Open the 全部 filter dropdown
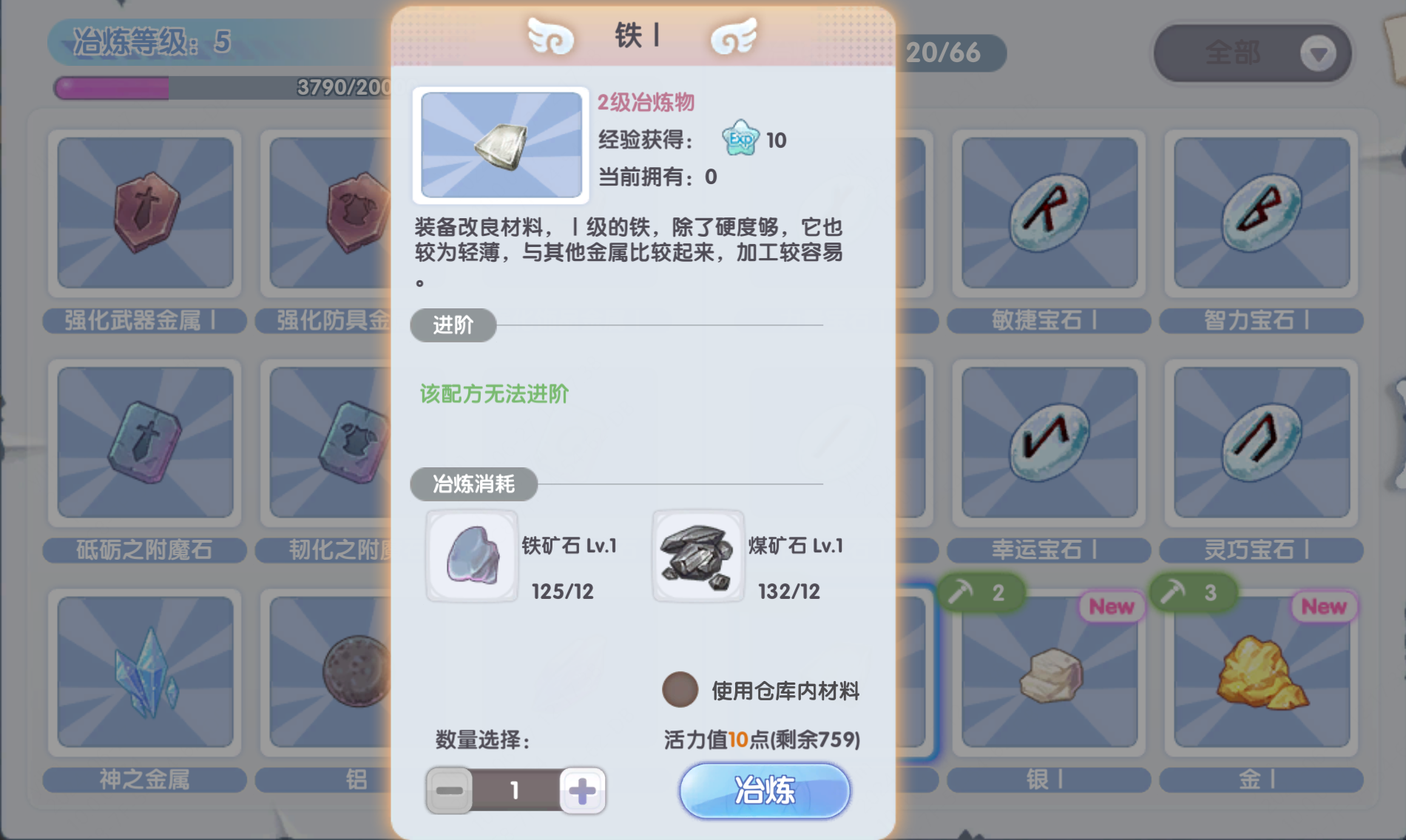The height and width of the screenshot is (840, 1406). click(x=1253, y=53)
